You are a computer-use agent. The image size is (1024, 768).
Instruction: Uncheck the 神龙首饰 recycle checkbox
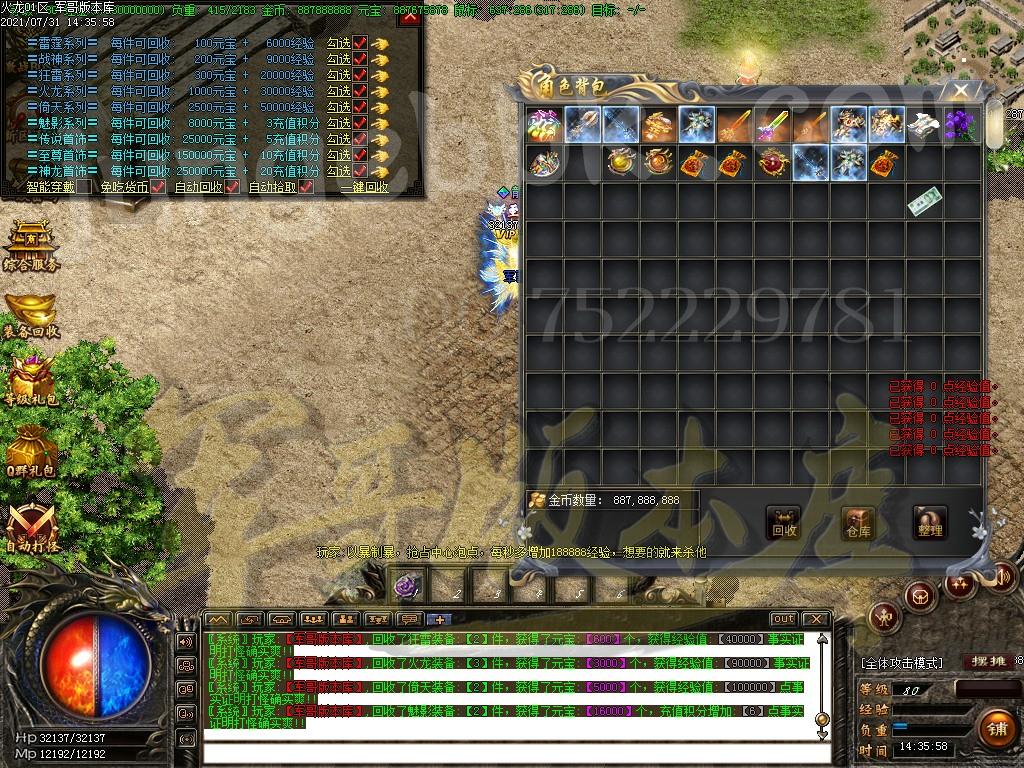(x=360, y=171)
